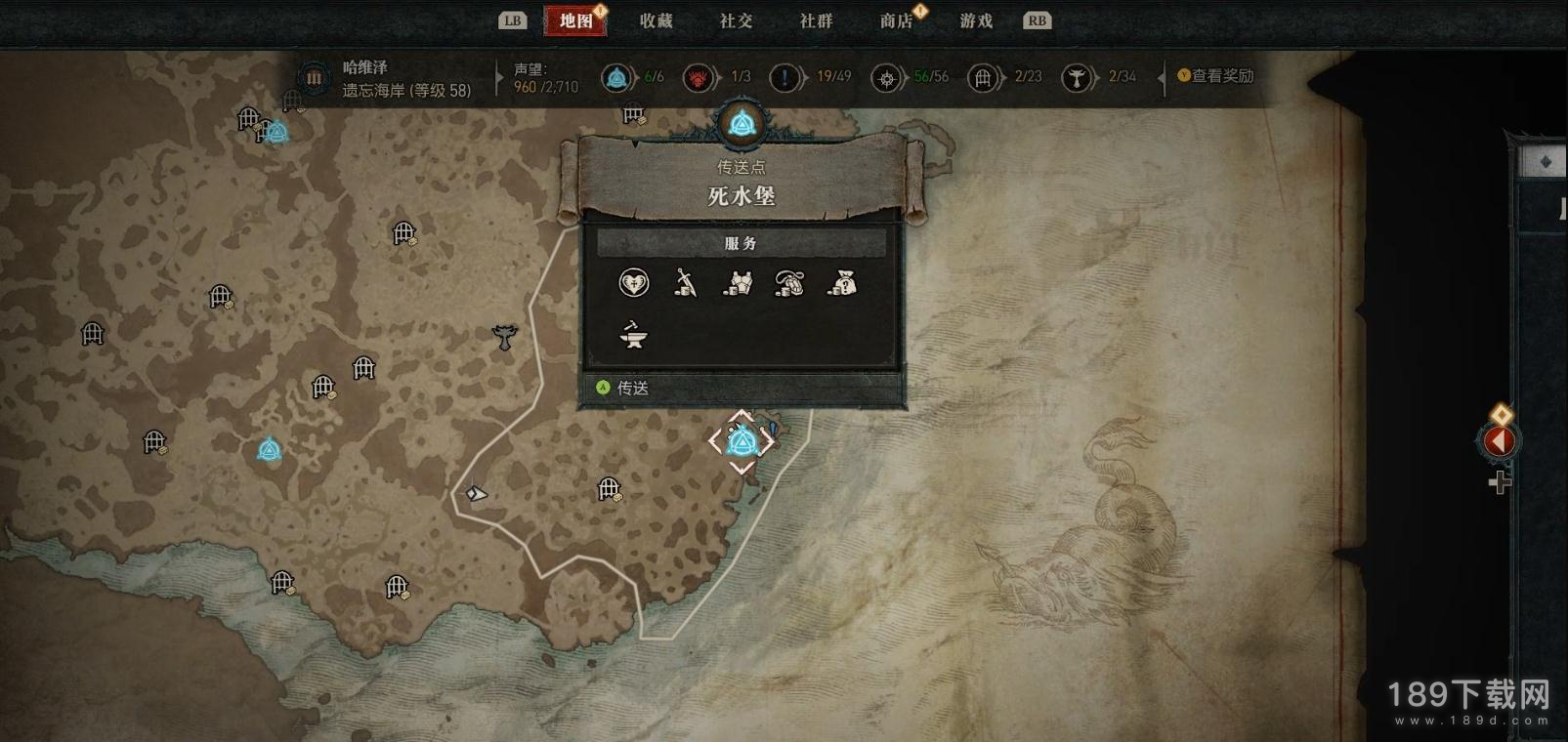Click the 哈维泽 region emblem icon

(x=314, y=77)
